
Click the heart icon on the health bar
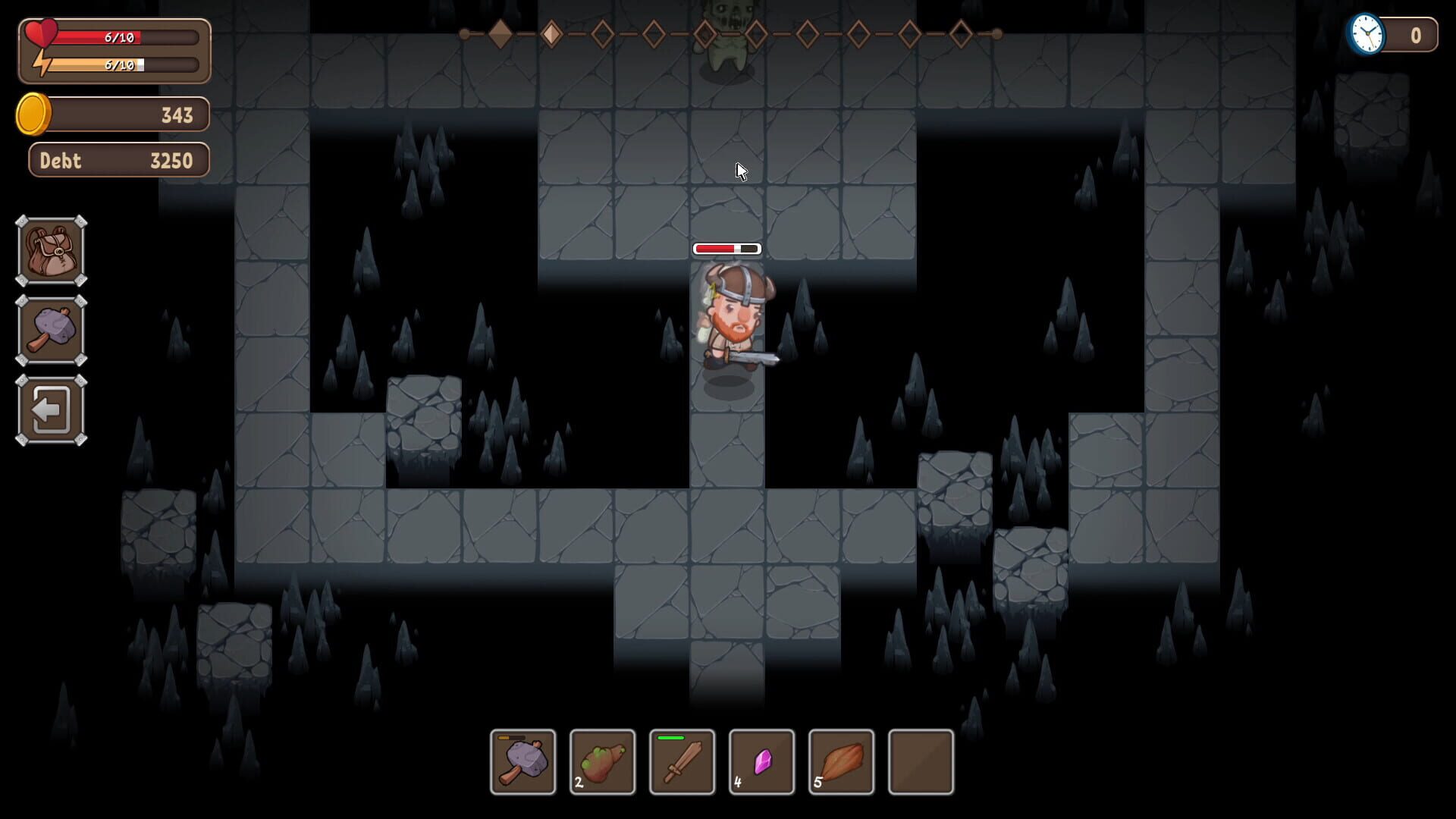tap(43, 33)
